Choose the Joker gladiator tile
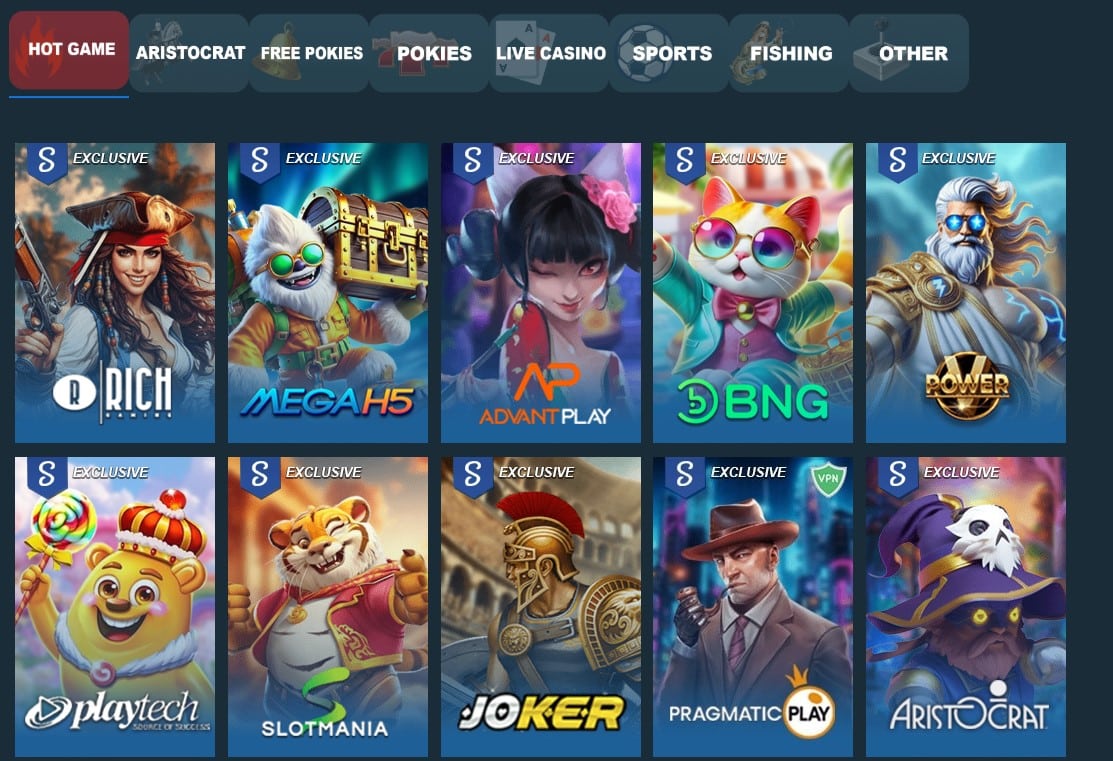This screenshot has height=761, width=1113. [541, 606]
